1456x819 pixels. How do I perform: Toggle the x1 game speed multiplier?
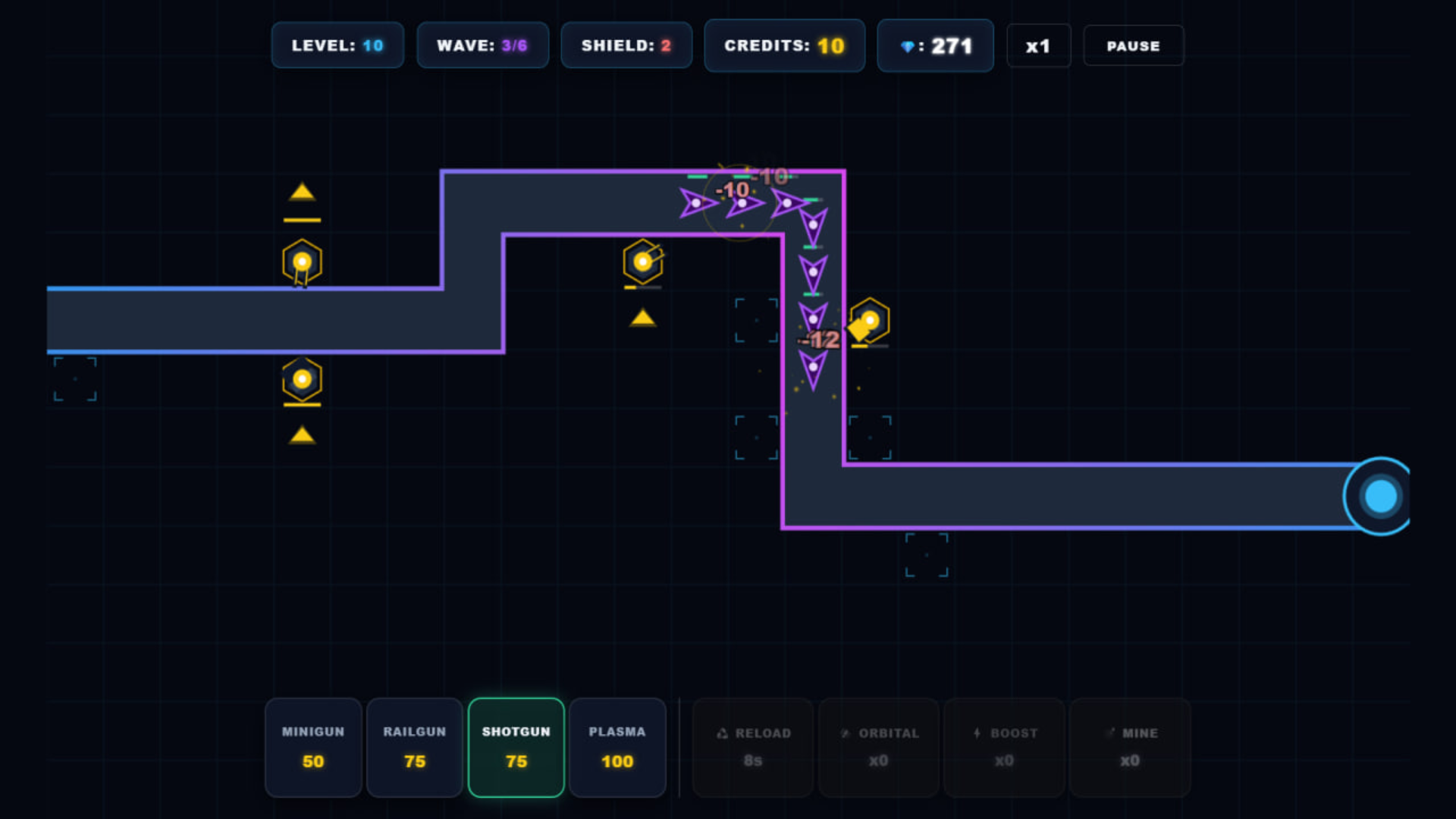(1038, 45)
